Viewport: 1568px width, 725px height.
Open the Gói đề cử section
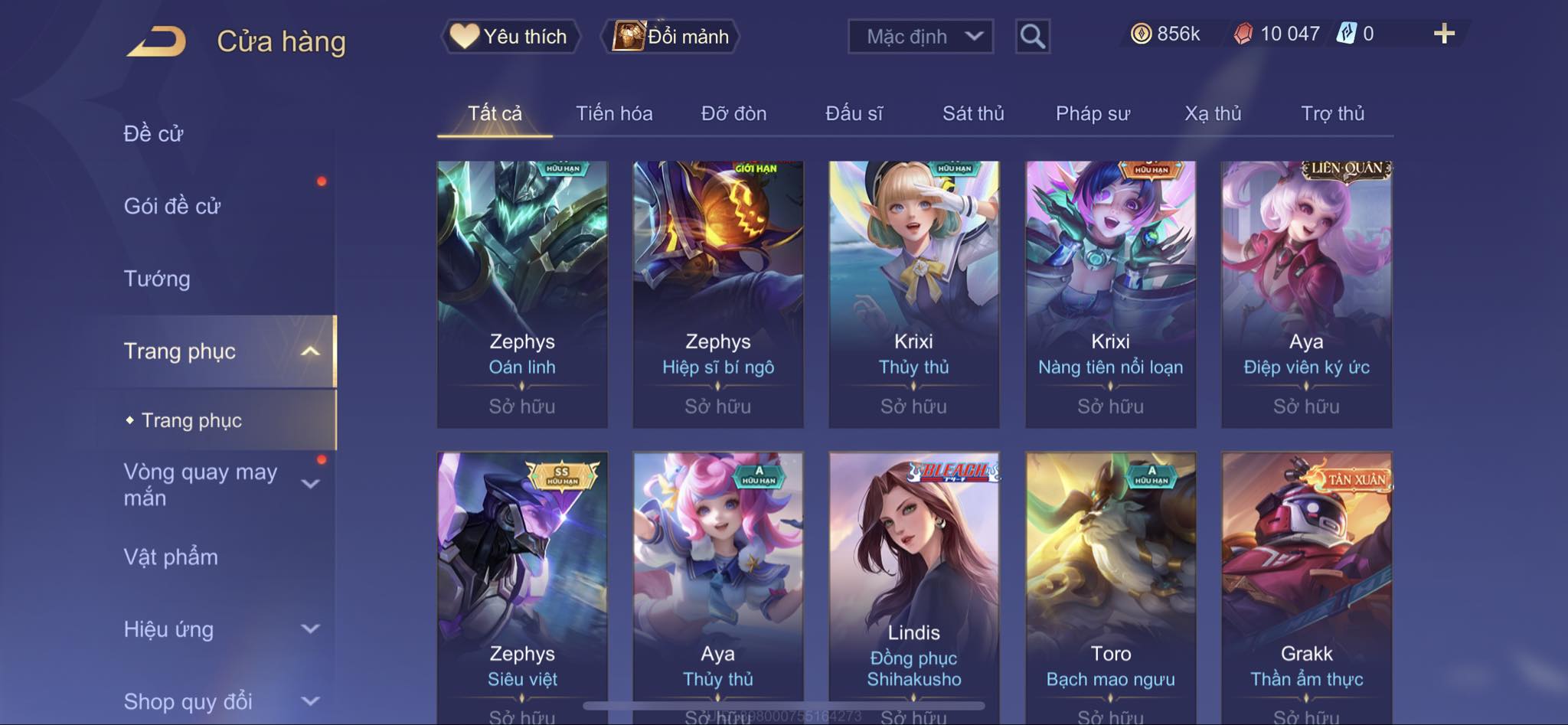click(172, 206)
